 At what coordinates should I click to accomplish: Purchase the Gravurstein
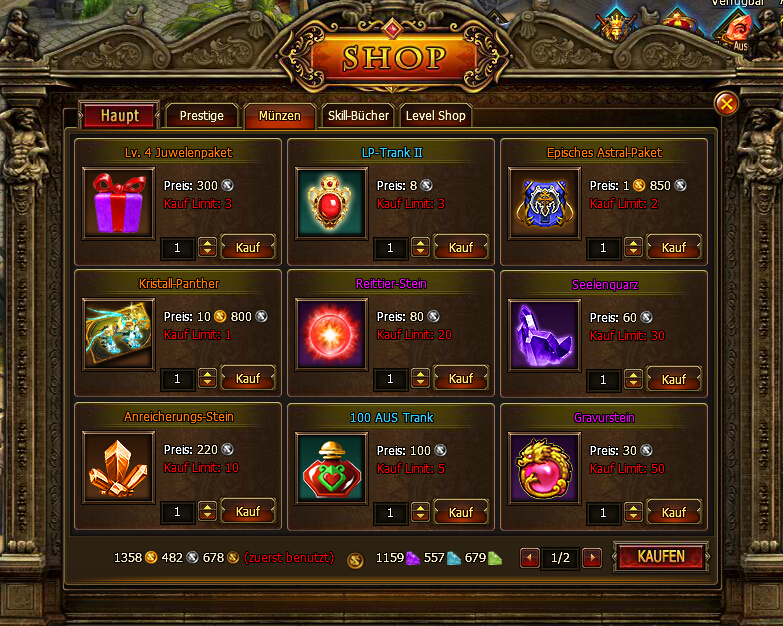[x=673, y=512]
